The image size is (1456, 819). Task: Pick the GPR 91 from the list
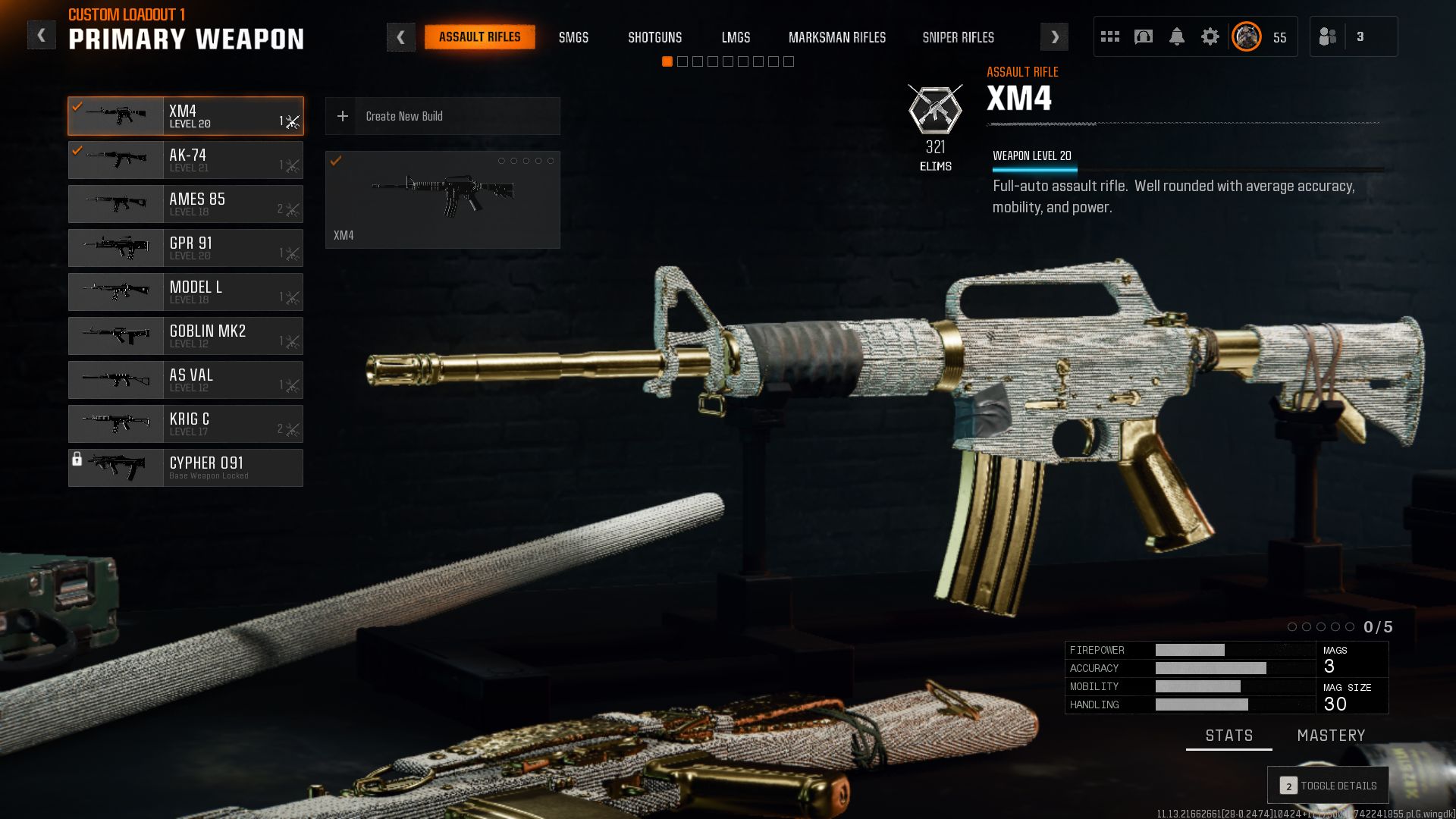pyautogui.click(x=186, y=248)
